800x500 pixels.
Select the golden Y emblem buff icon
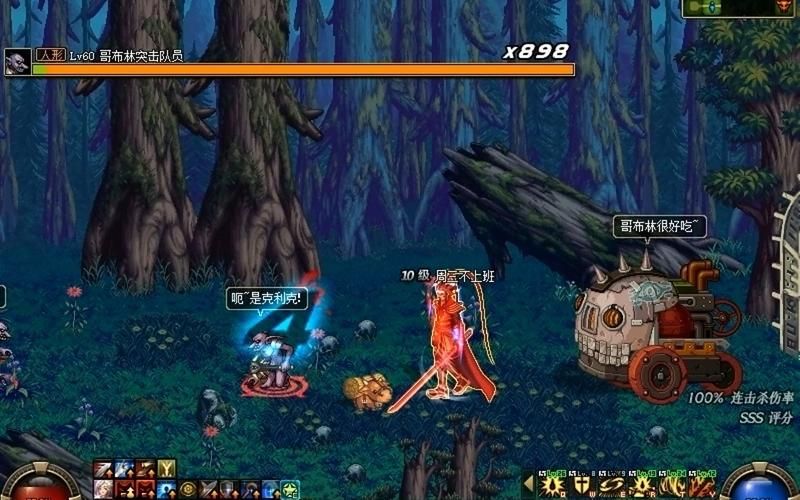tap(167, 468)
